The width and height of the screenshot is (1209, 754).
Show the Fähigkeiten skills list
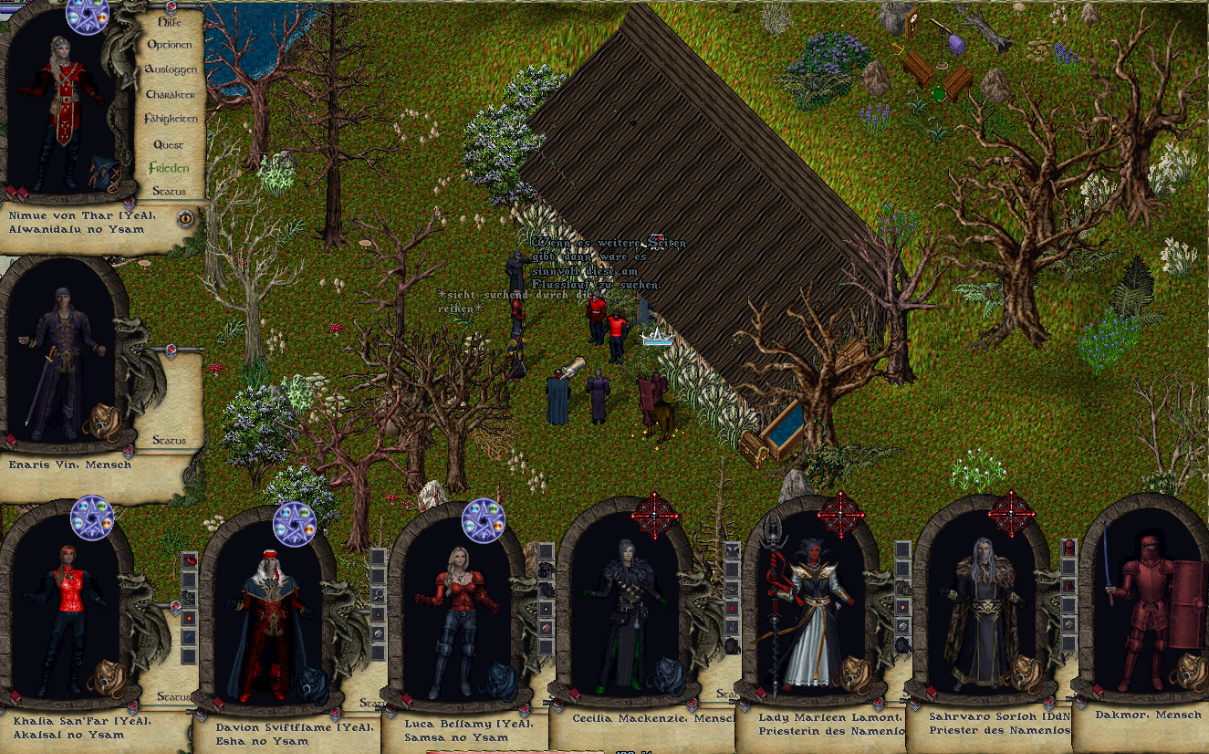coord(170,119)
